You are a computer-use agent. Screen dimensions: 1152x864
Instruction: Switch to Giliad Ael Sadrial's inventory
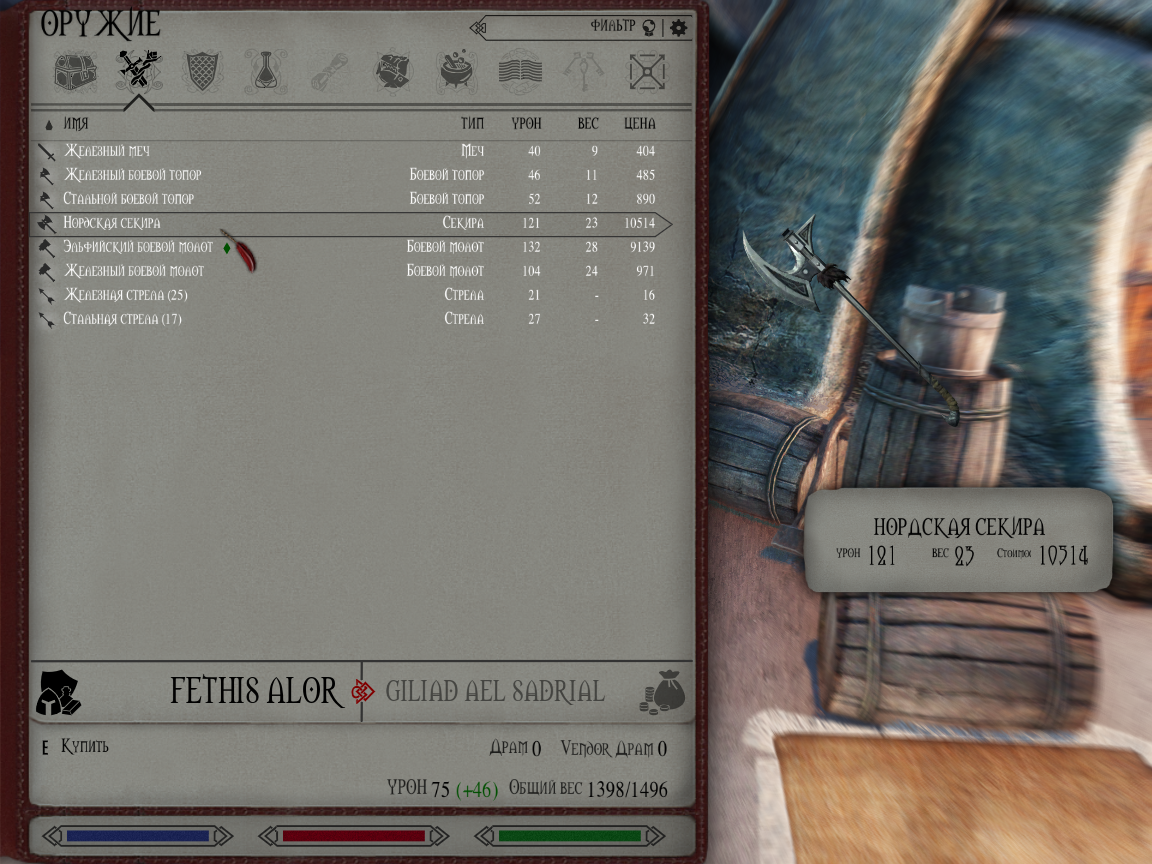pos(495,691)
